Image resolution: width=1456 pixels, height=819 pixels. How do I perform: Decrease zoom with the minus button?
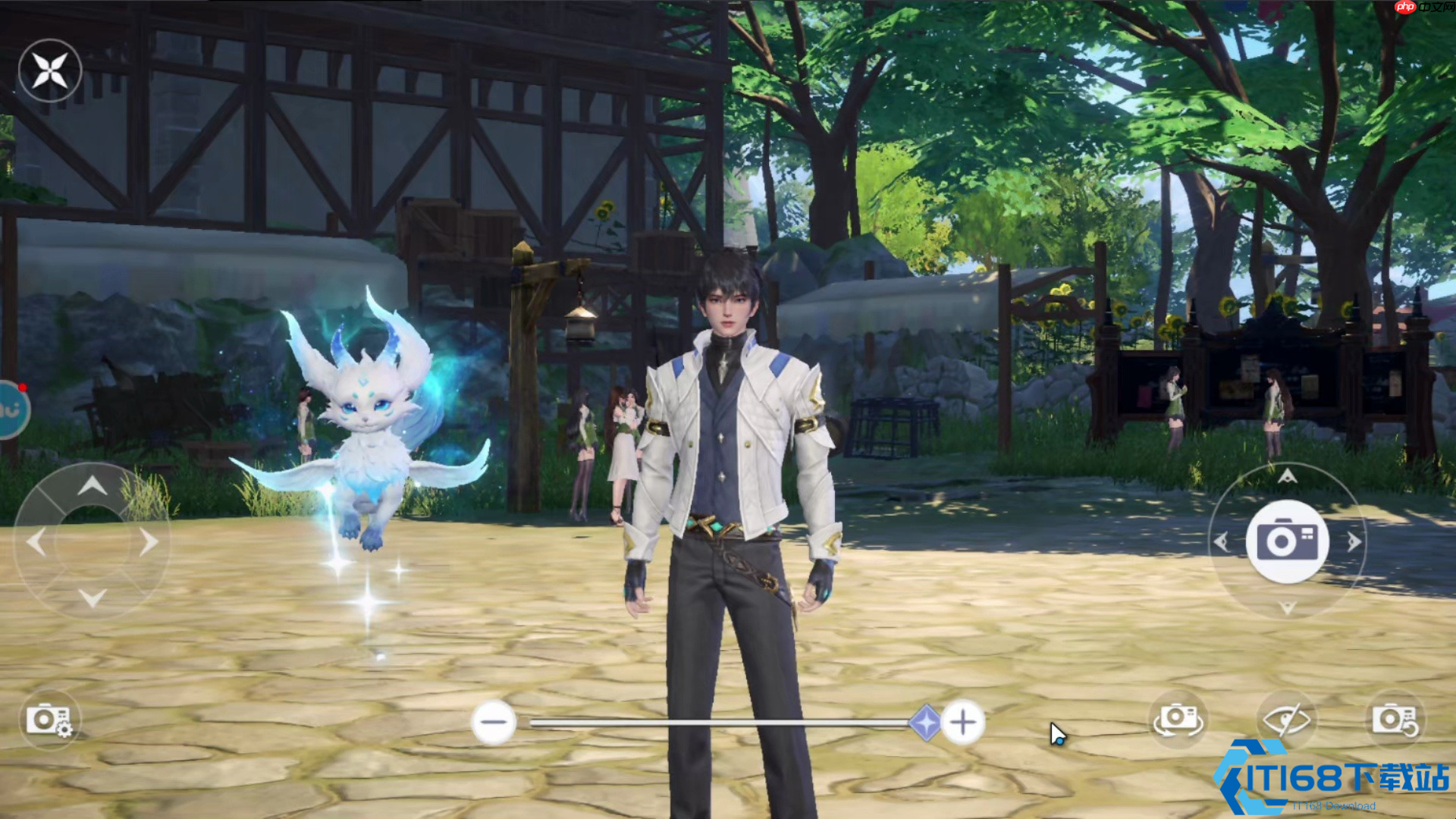(x=494, y=722)
